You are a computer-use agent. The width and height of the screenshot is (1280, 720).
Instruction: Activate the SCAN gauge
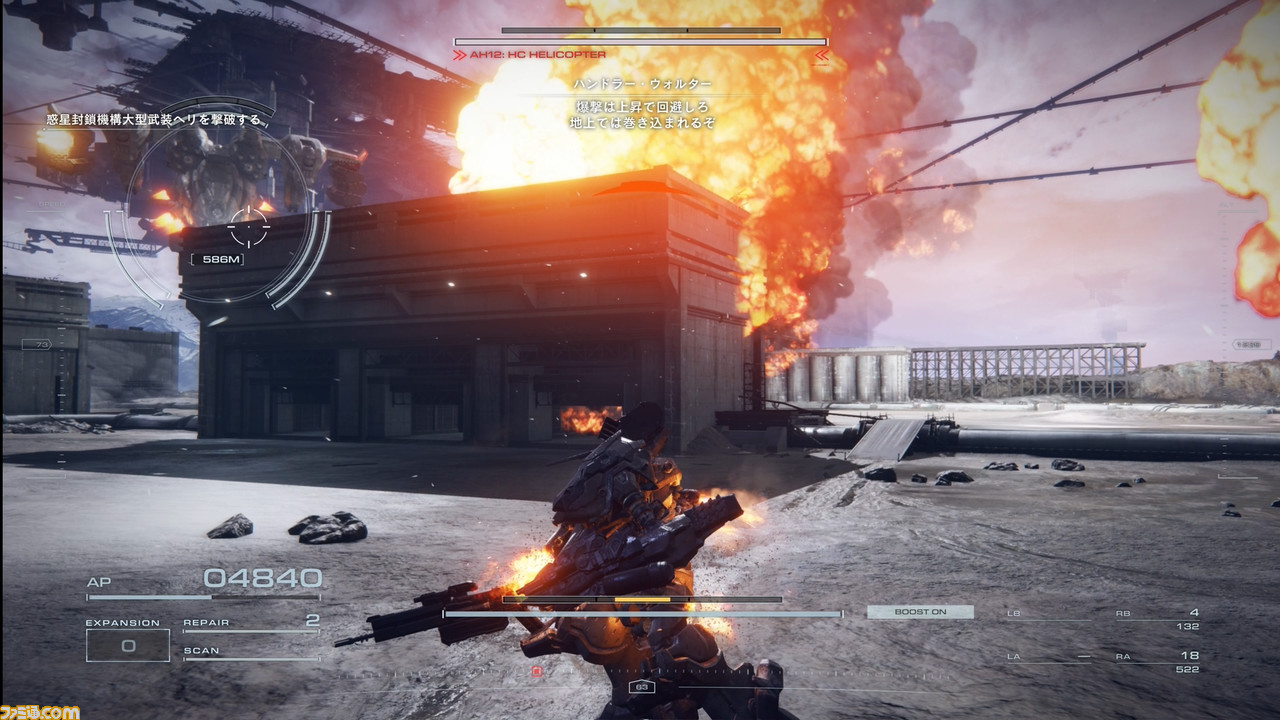pos(251,653)
